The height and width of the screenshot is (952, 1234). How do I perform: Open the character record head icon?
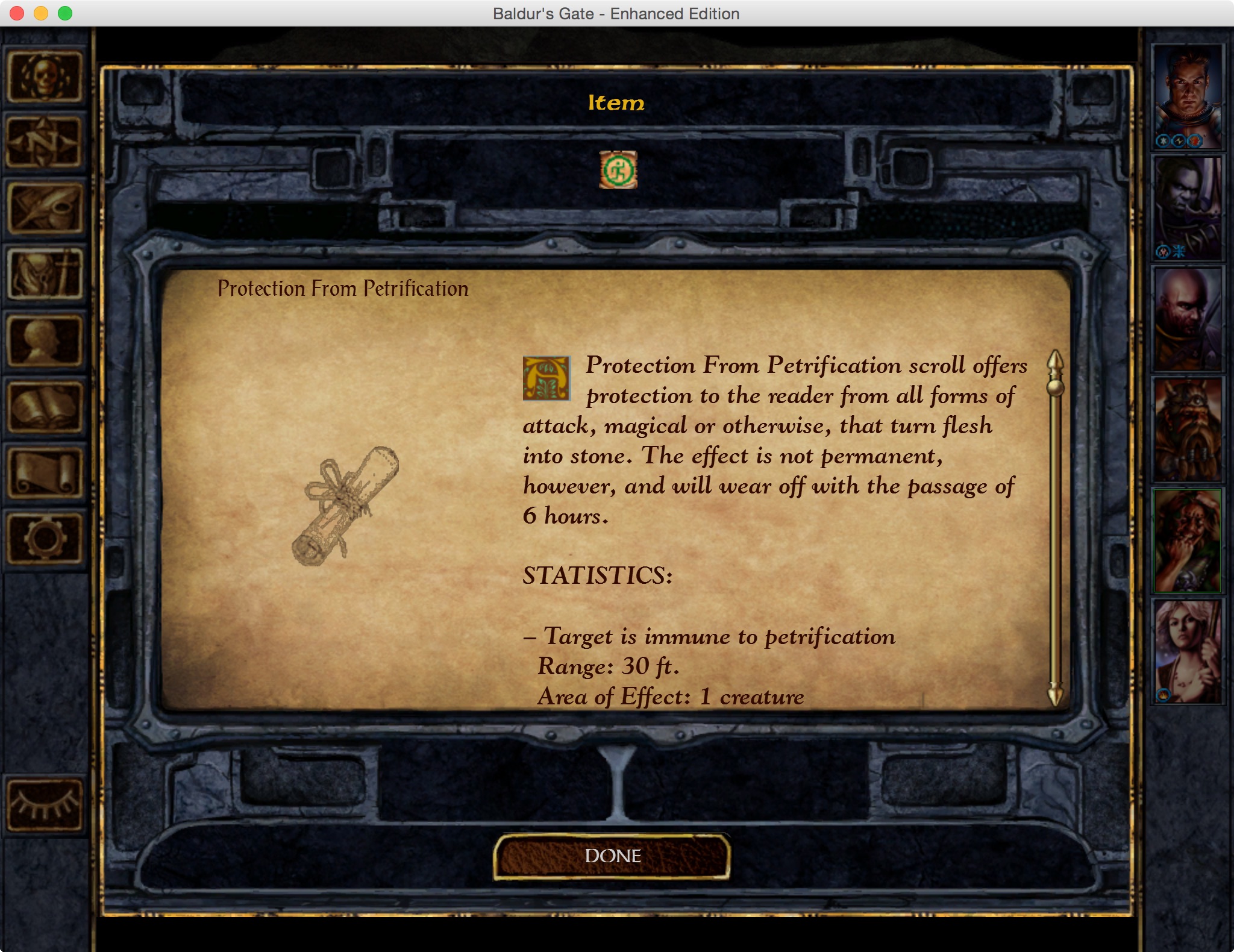[x=45, y=341]
